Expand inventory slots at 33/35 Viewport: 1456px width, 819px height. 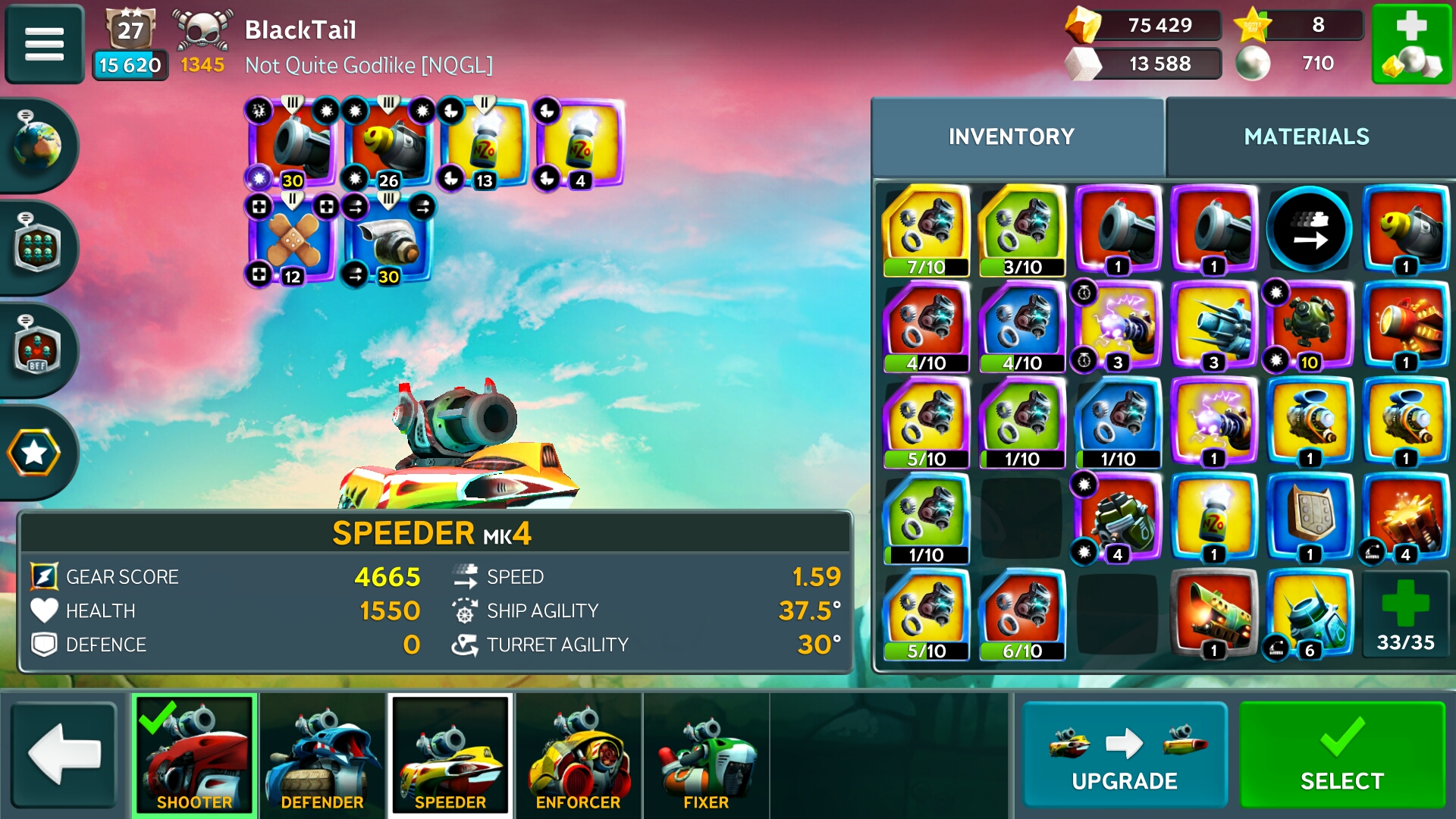click(x=1405, y=614)
